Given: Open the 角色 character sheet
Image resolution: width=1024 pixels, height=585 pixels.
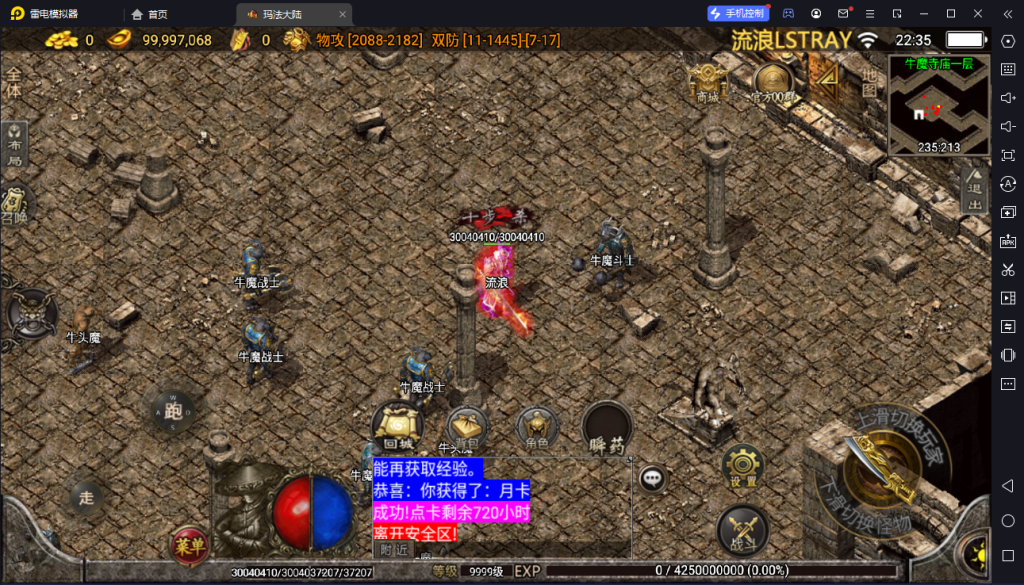Looking at the screenshot, I should (537, 428).
